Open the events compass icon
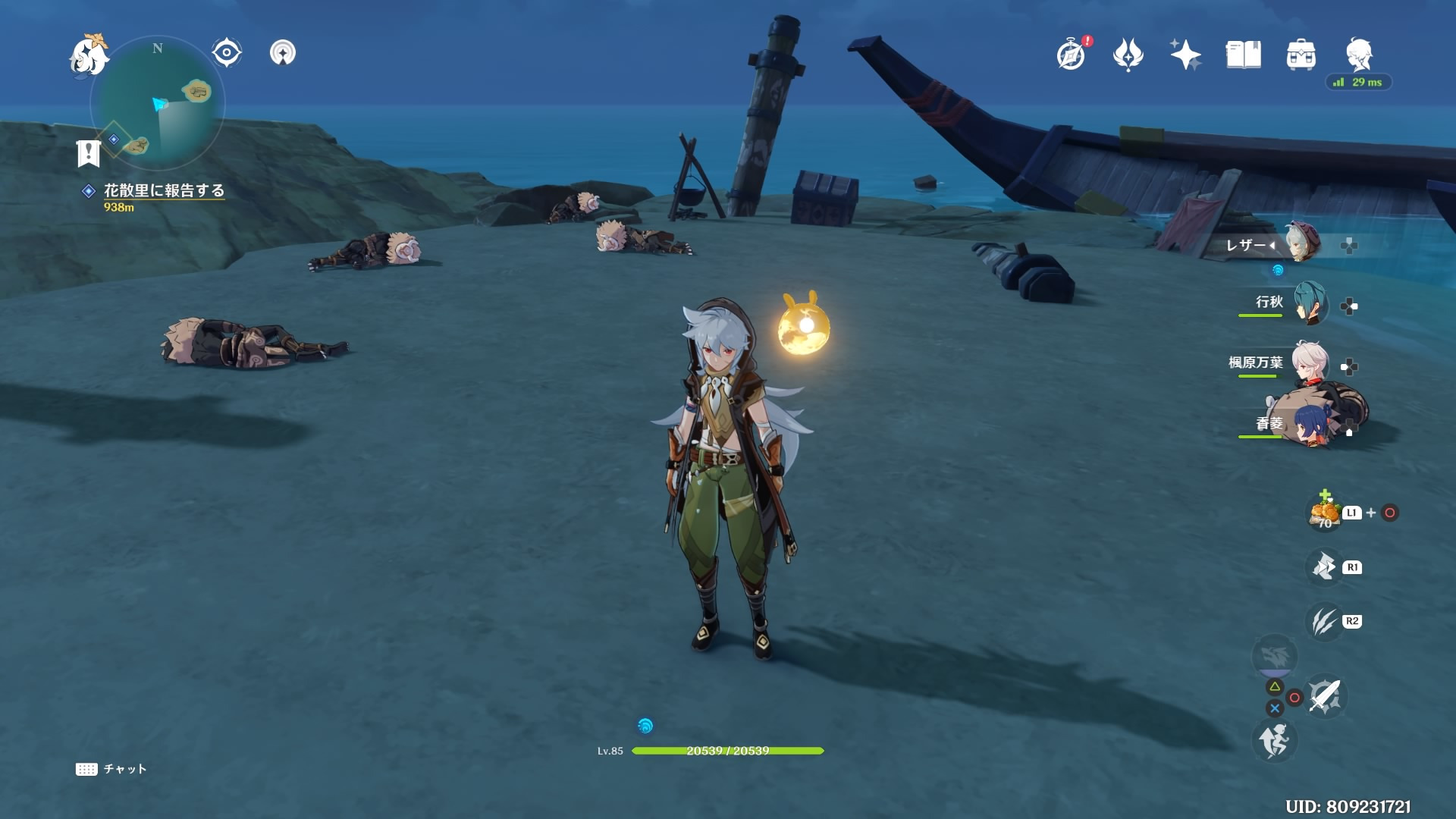Image resolution: width=1456 pixels, height=819 pixels. [x=1071, y=55]
